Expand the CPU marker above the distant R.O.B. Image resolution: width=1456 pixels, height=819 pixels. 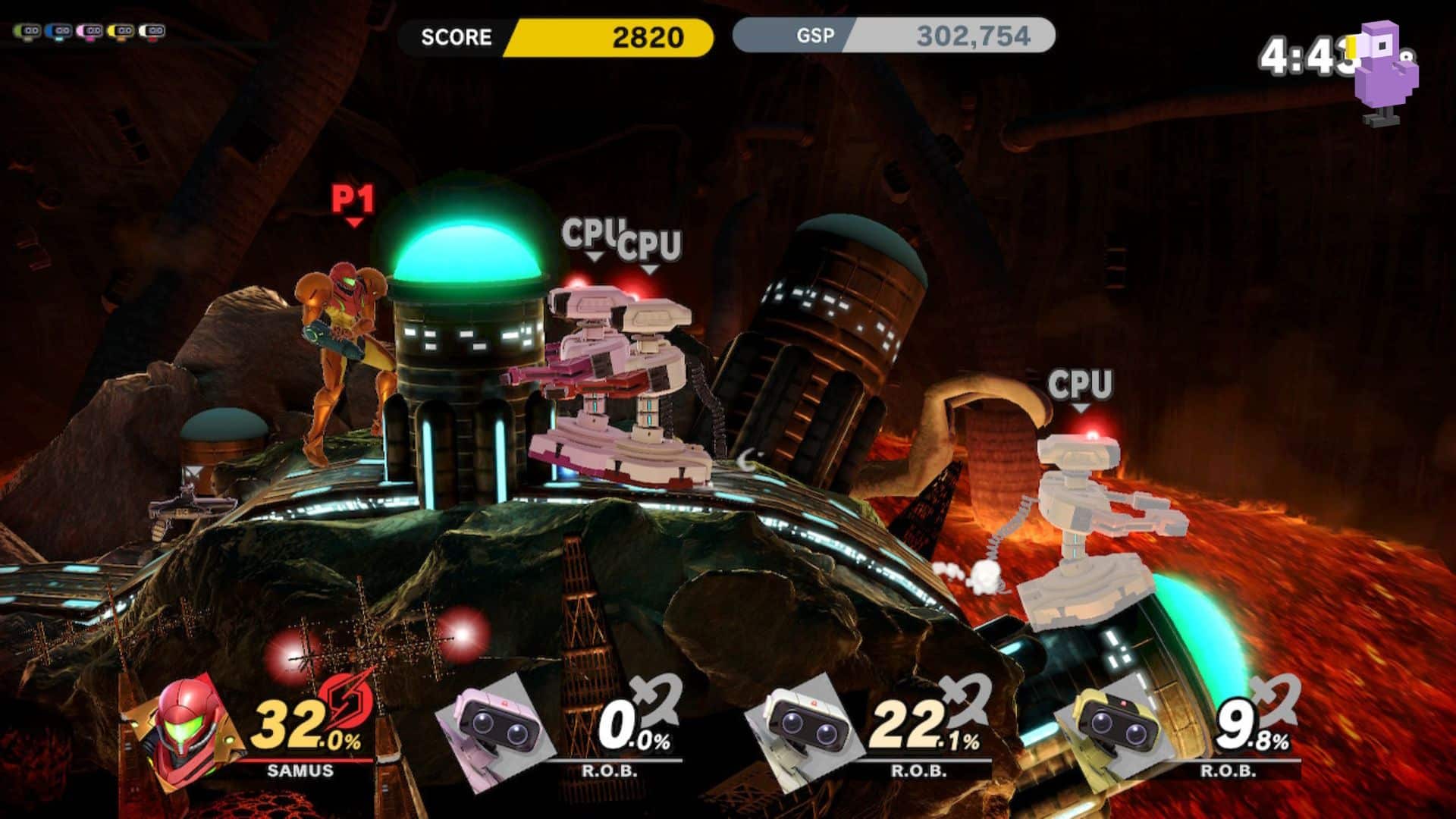pyautogui.click(x=1080, y=384)
